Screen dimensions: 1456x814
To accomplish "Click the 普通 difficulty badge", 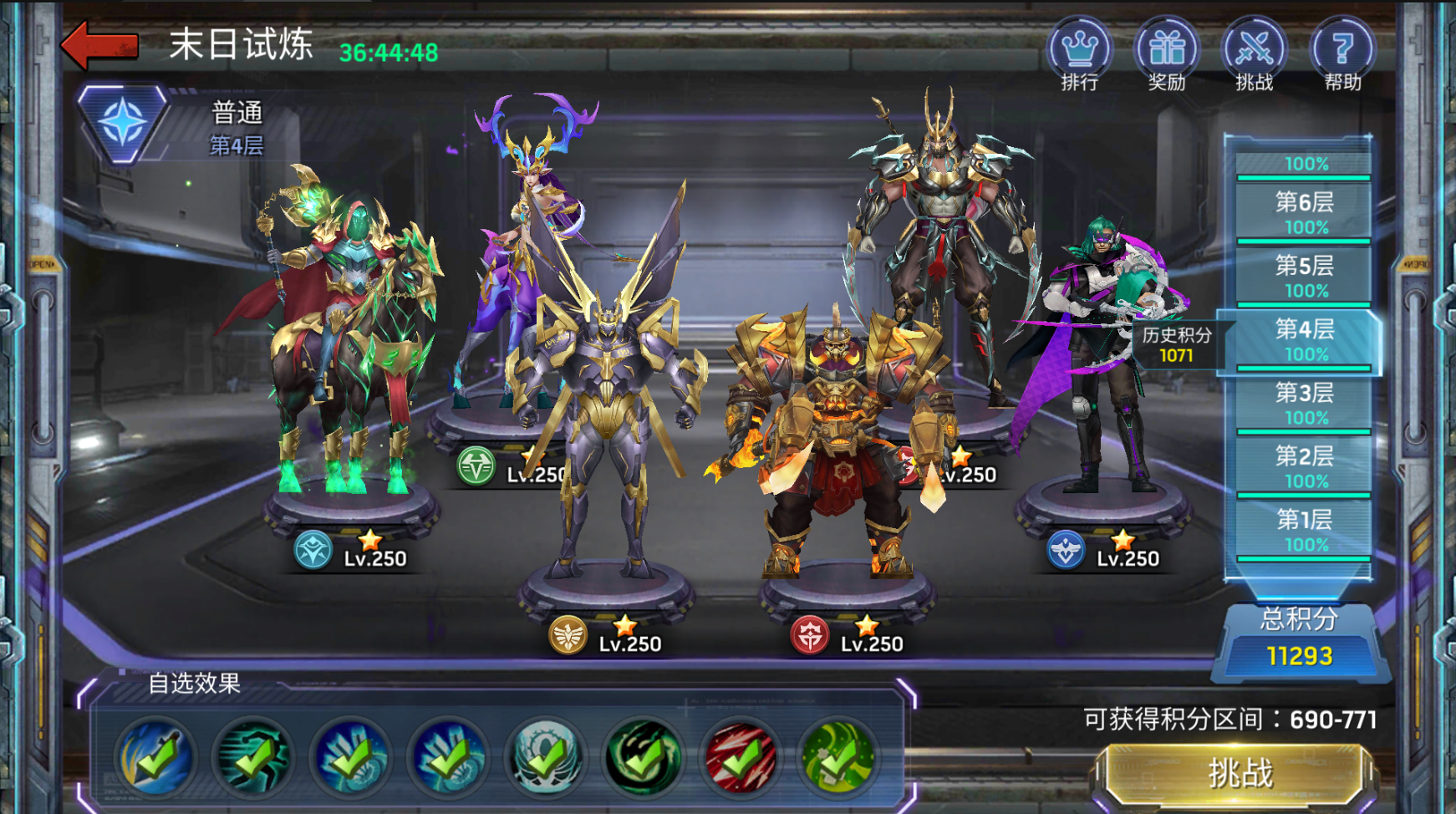I will click(124, 124).
